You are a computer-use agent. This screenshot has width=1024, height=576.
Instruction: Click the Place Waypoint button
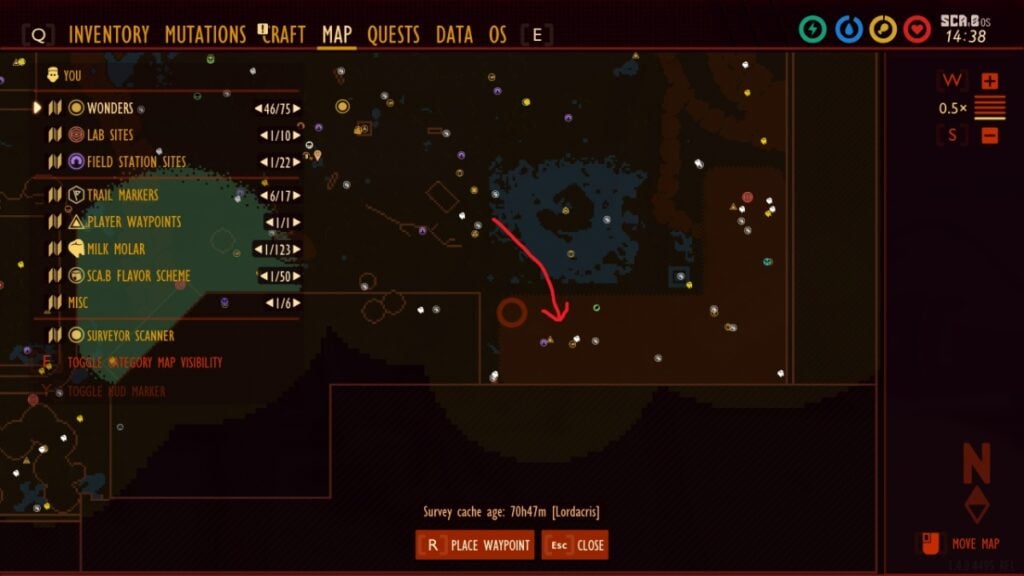[475, 545]
